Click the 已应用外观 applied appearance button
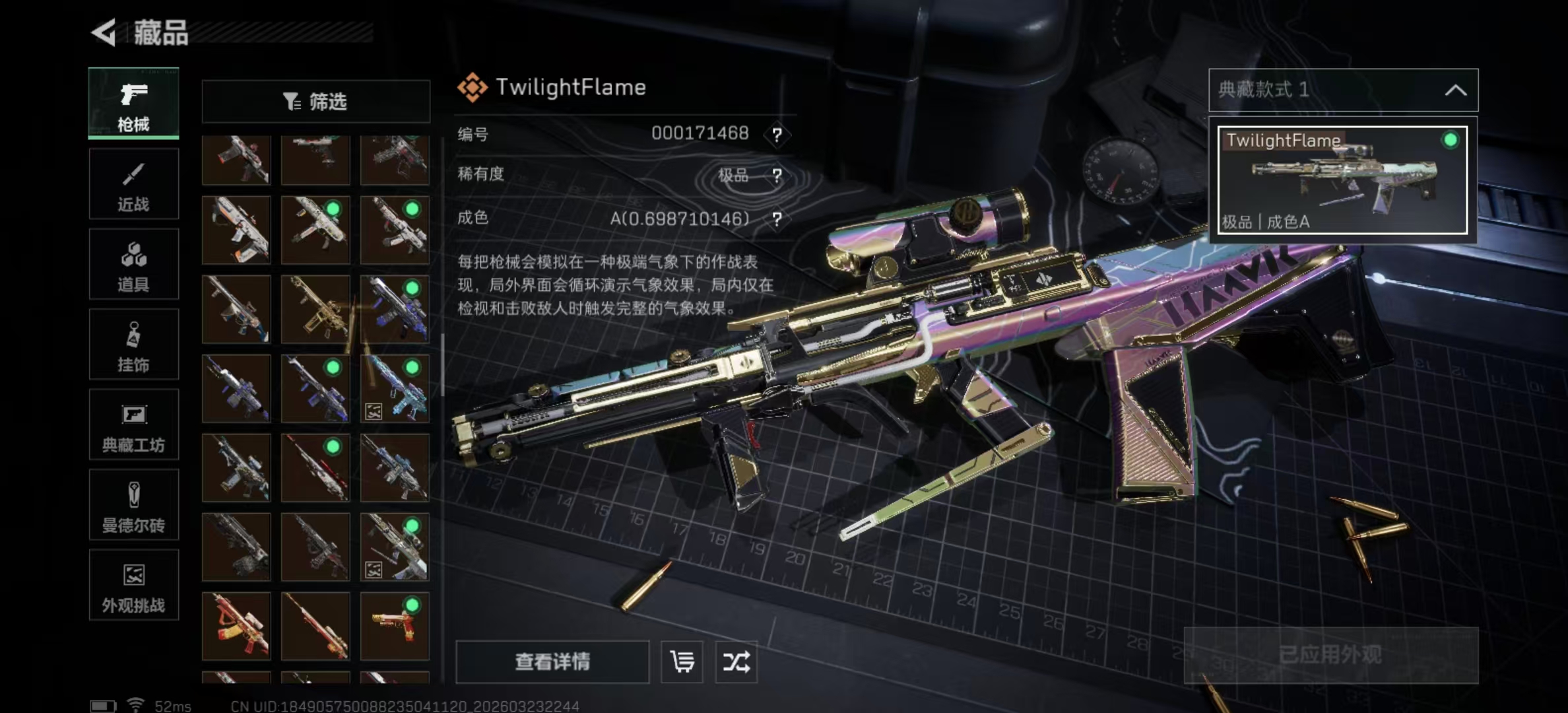This screenshot has width=1568, height=713. point(1330,655)
